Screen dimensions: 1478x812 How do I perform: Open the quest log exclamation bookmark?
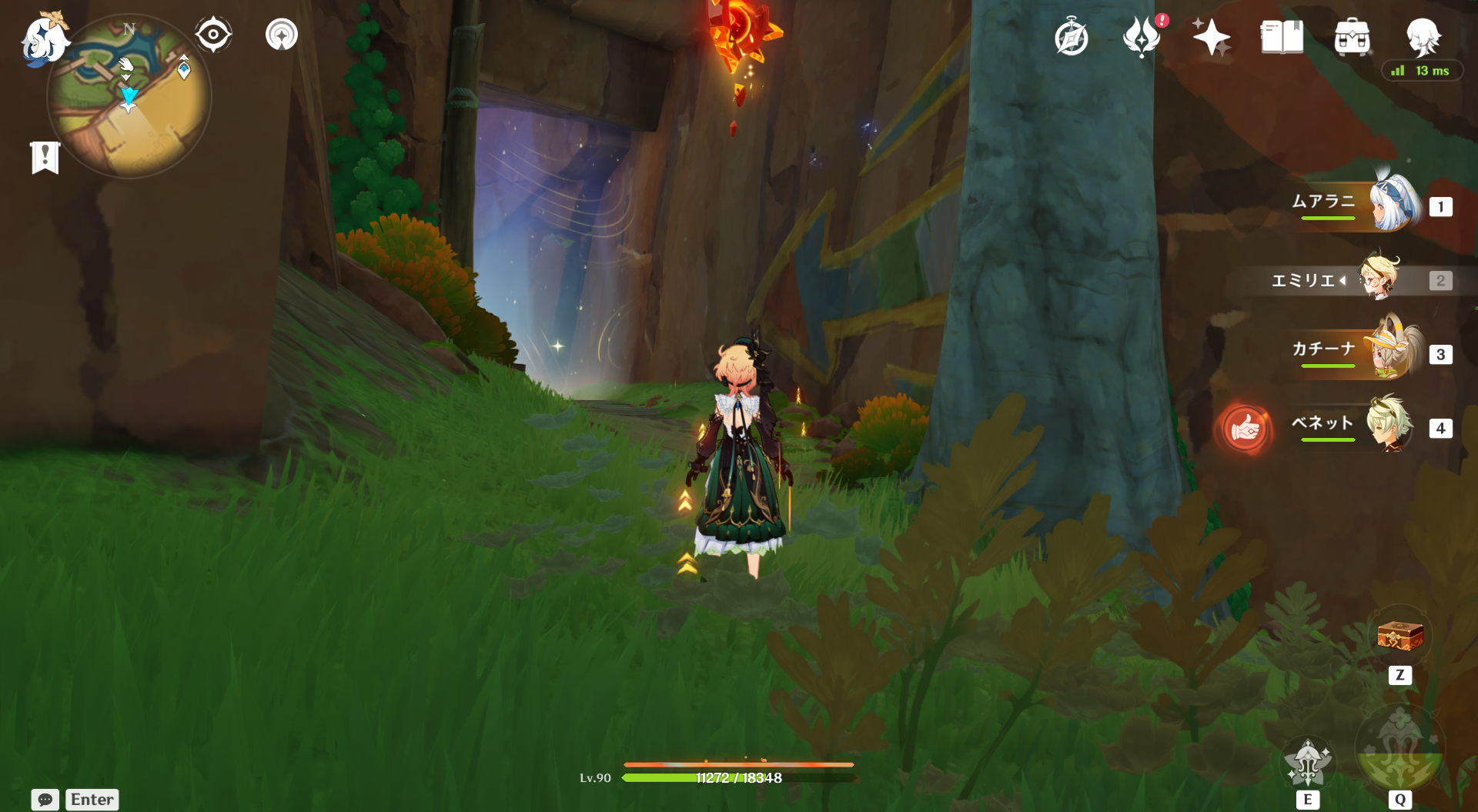pyautogui.click(x=45, y=158)
